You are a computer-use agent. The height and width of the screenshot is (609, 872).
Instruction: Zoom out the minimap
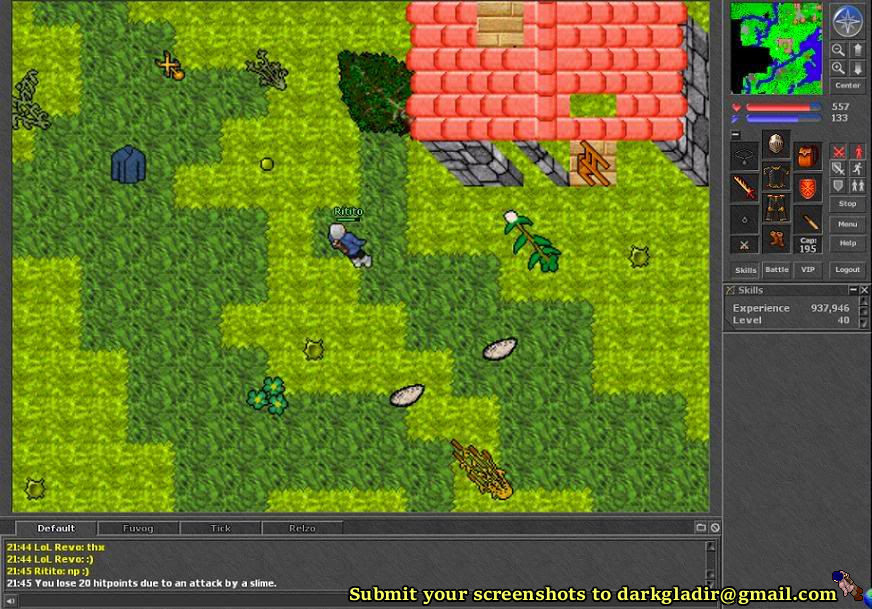(838, 50)
